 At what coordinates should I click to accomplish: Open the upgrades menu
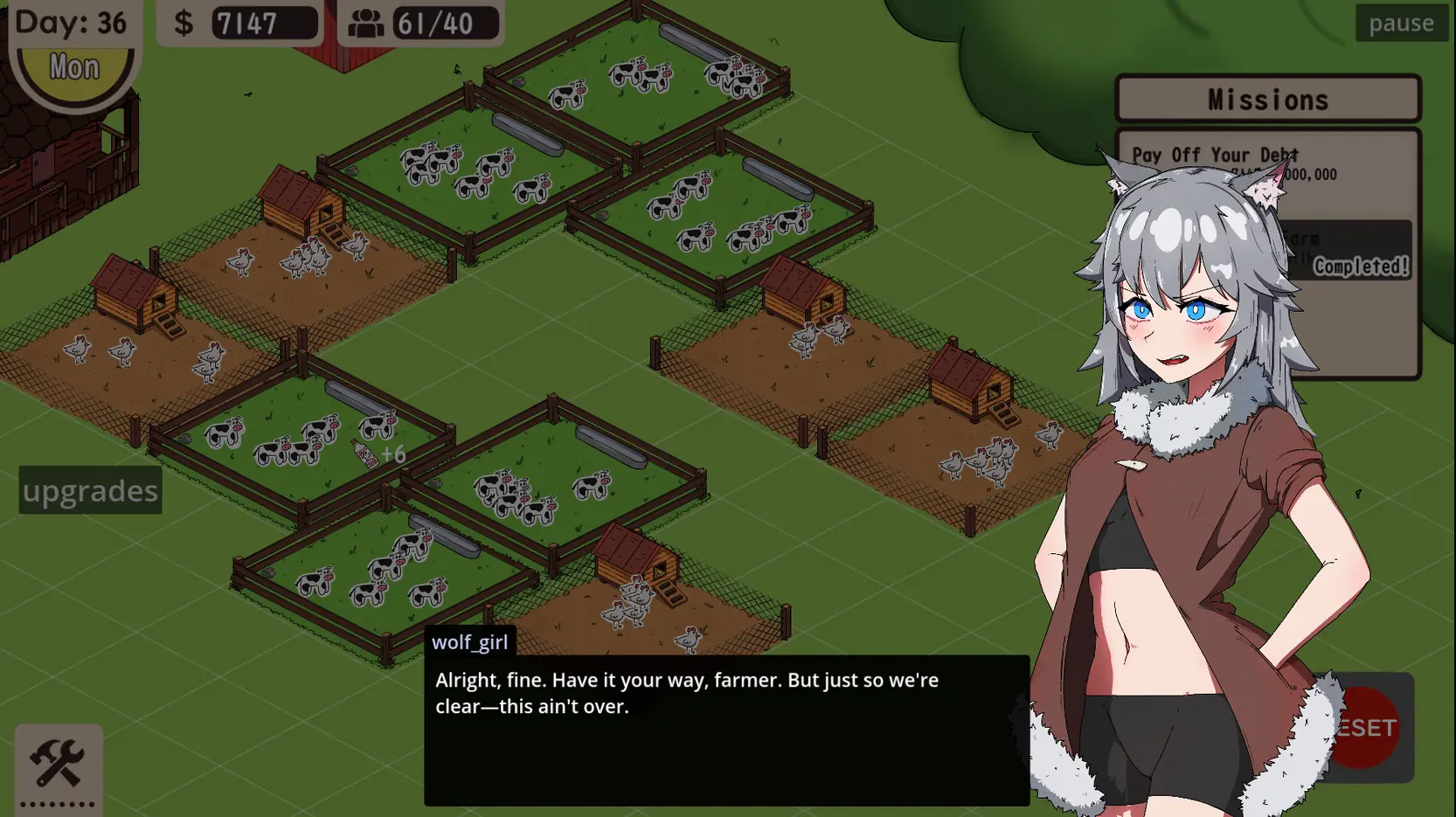[90, 490]
